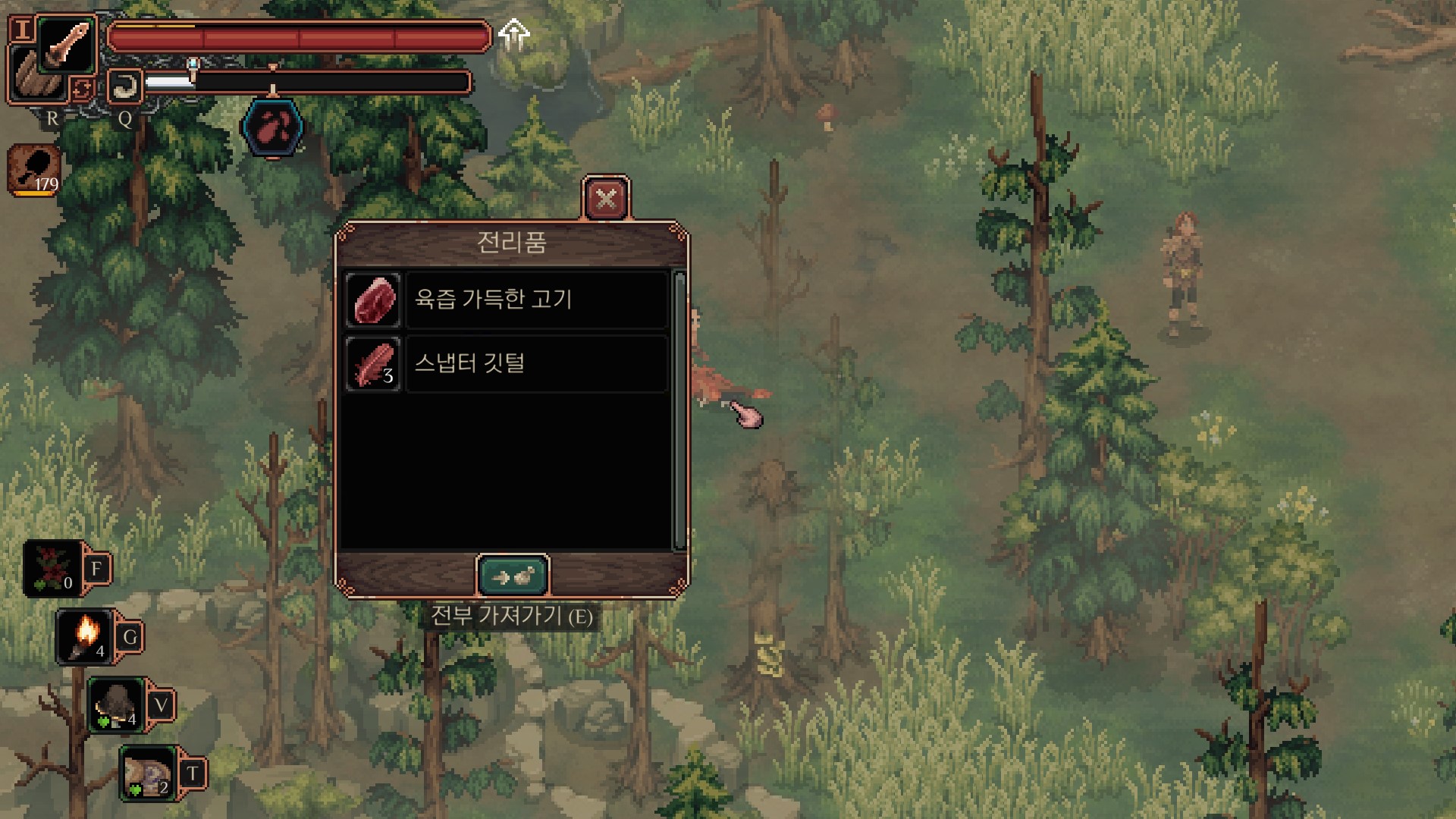Click the loot window scrollbar
Image resolution: width=1456 pixels, height=819 pixels.
click(679, 409)
